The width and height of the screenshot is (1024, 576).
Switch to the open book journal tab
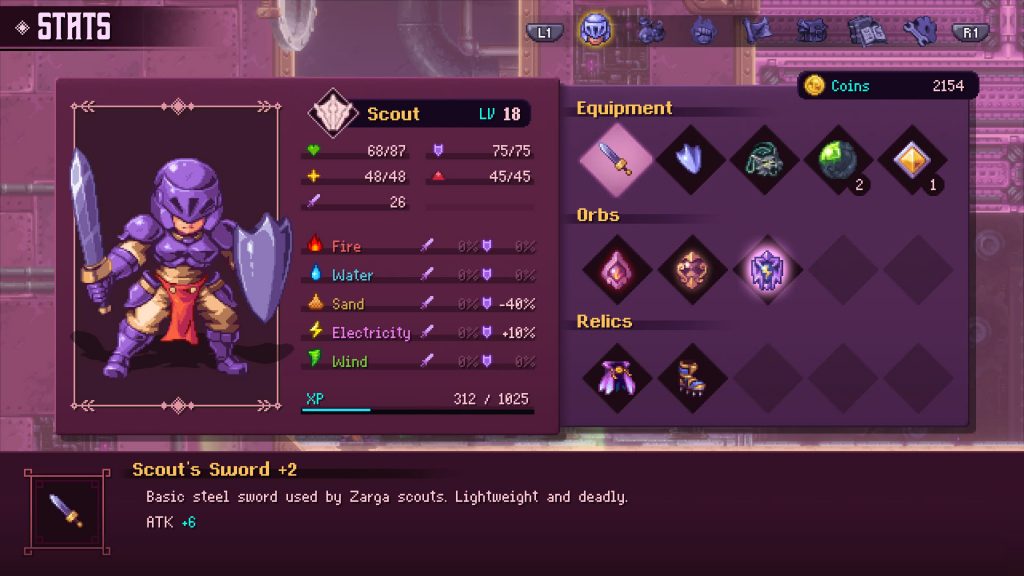(x=865, y=31)
